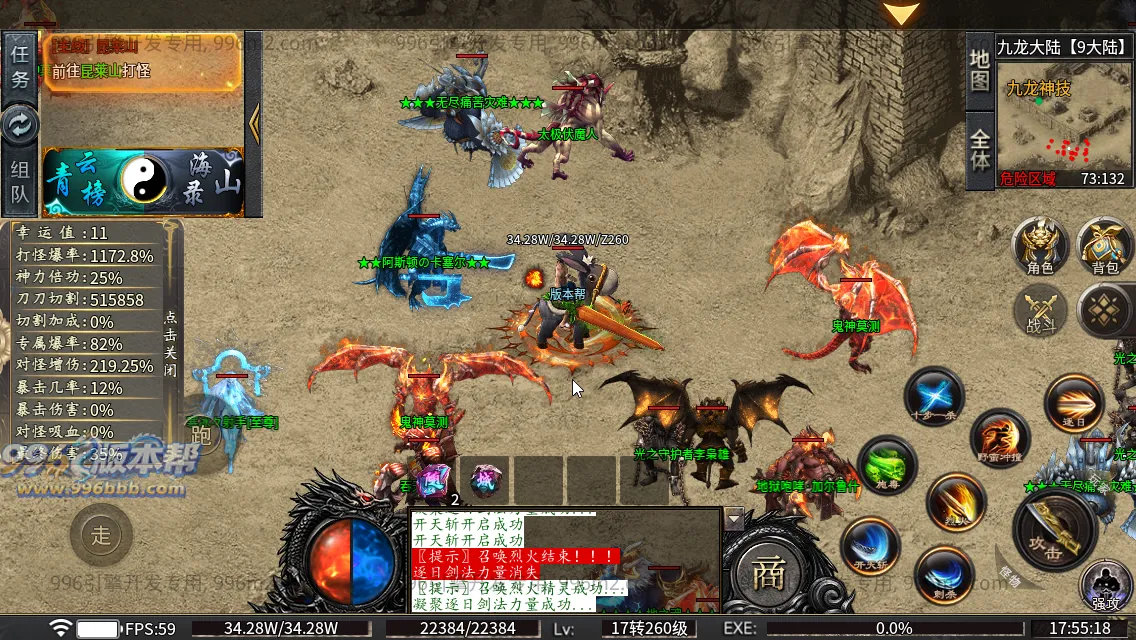Viewport: 1136px width, 640px height.
Task: Select the 走 walk mode button
Action: click(x=101, y=535)
